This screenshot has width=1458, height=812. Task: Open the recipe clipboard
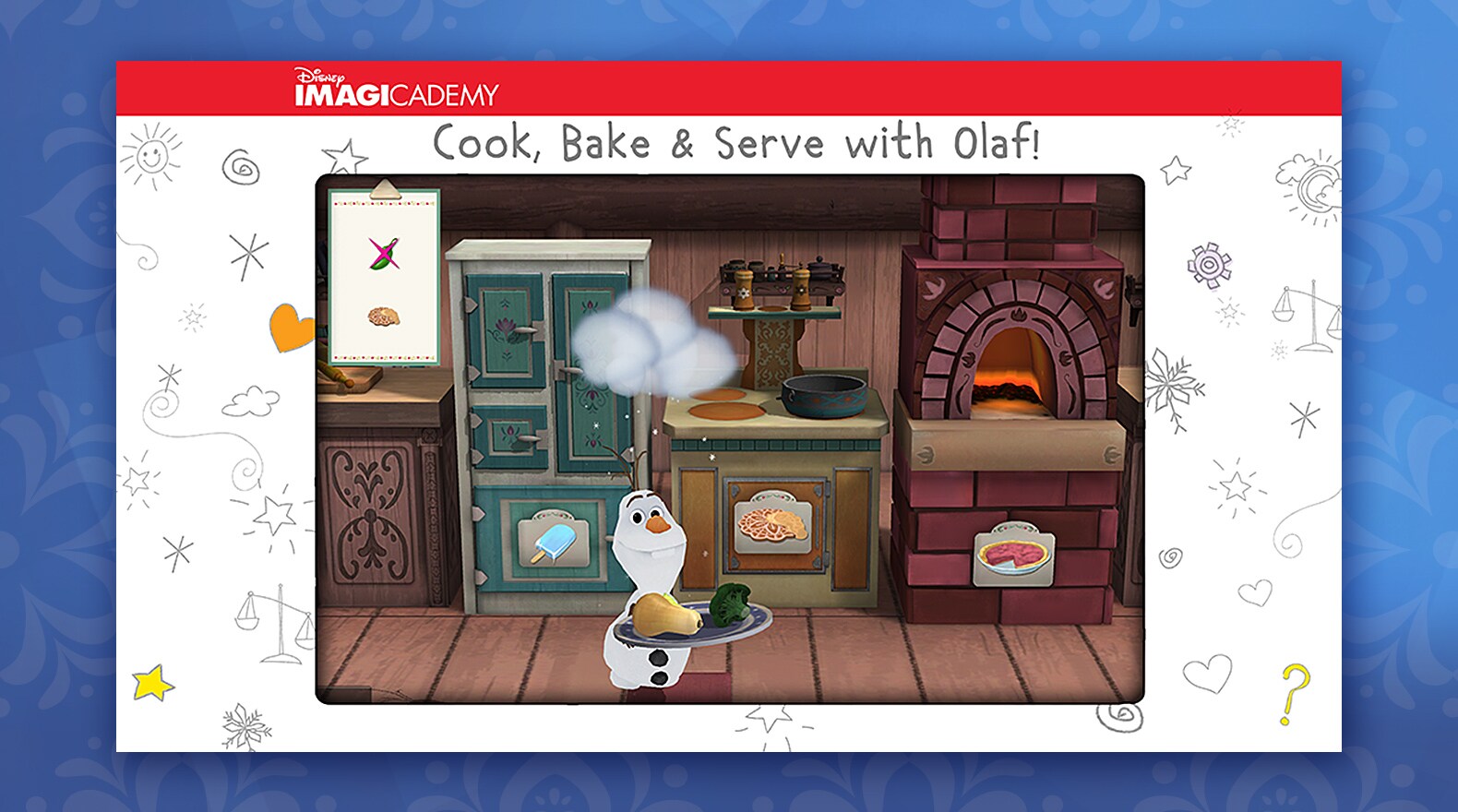tap(385, 276)
